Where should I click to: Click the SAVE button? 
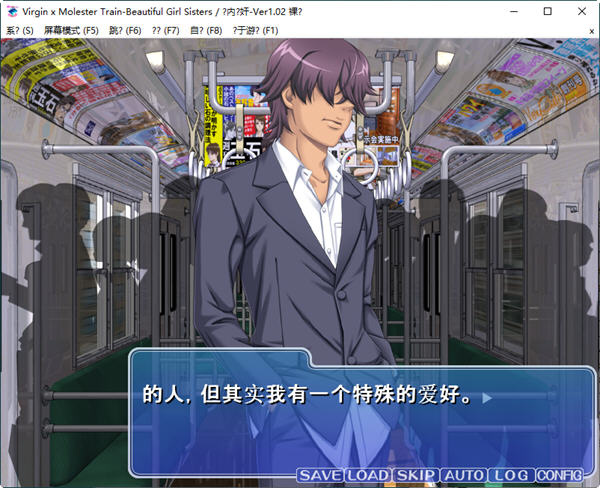tap(320, 475)
